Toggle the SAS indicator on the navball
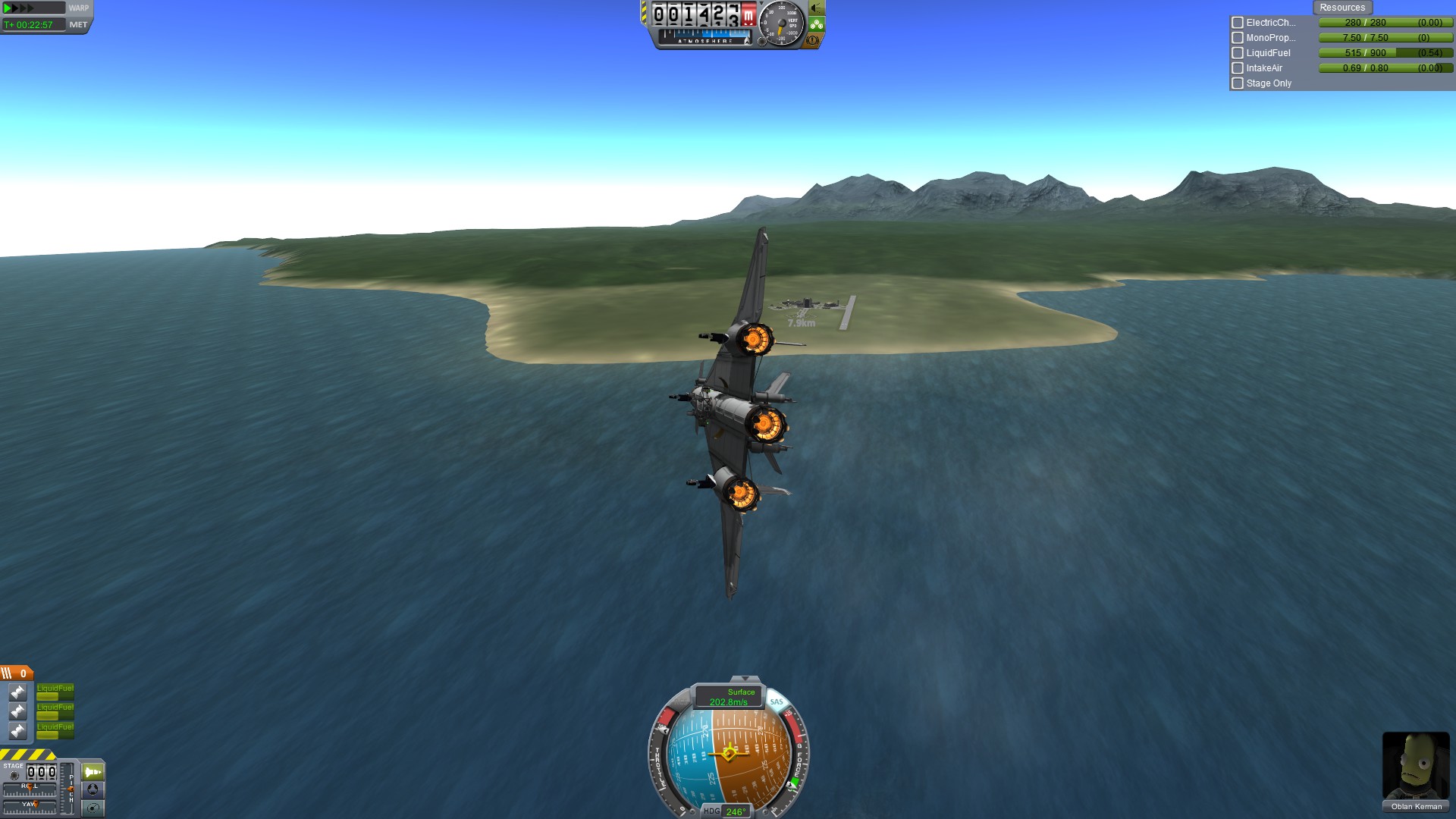This screenshot has width=1456, height=819. click(x=777, y=701)
